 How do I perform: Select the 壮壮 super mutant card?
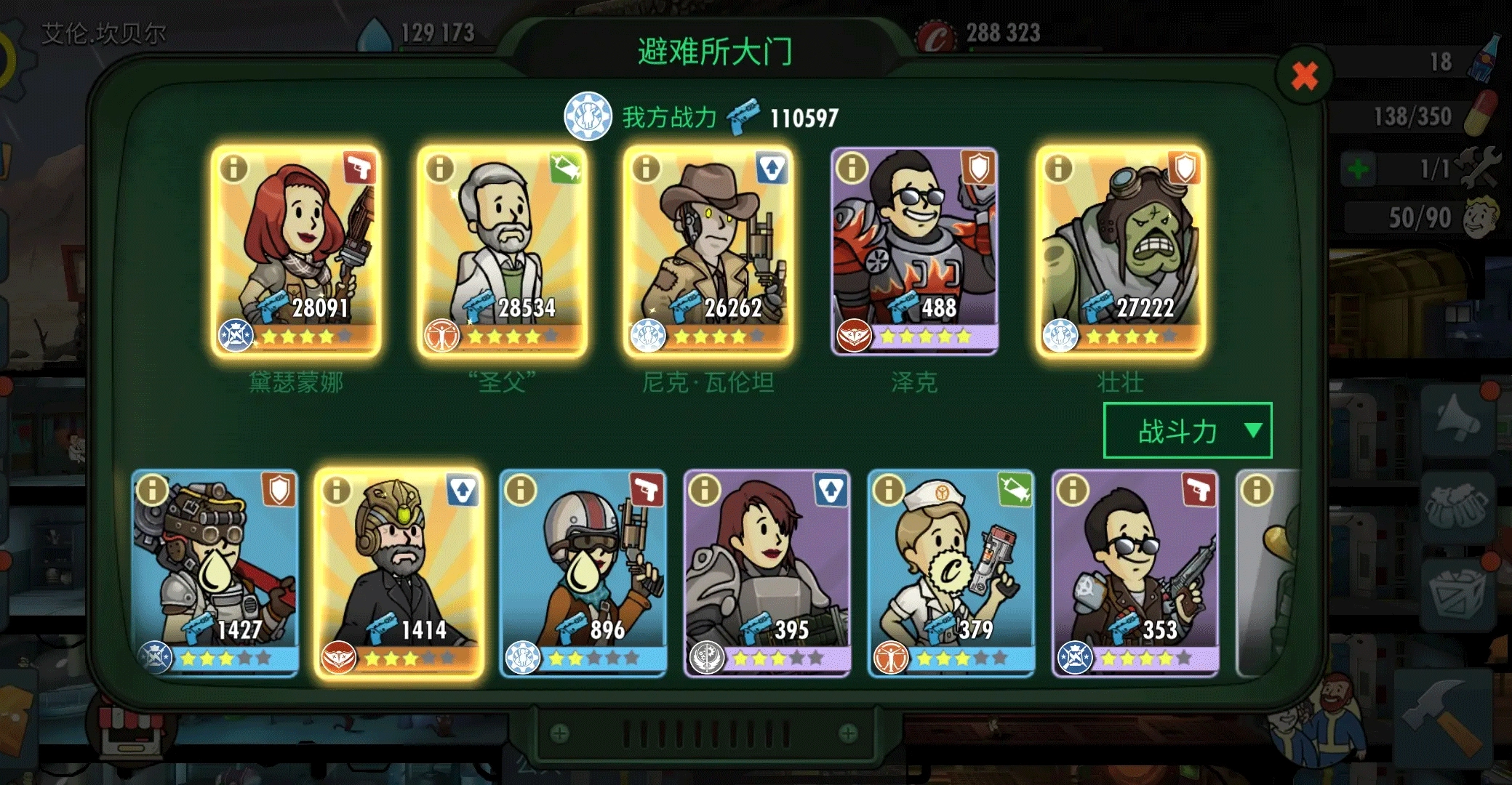pos(1120,251)
